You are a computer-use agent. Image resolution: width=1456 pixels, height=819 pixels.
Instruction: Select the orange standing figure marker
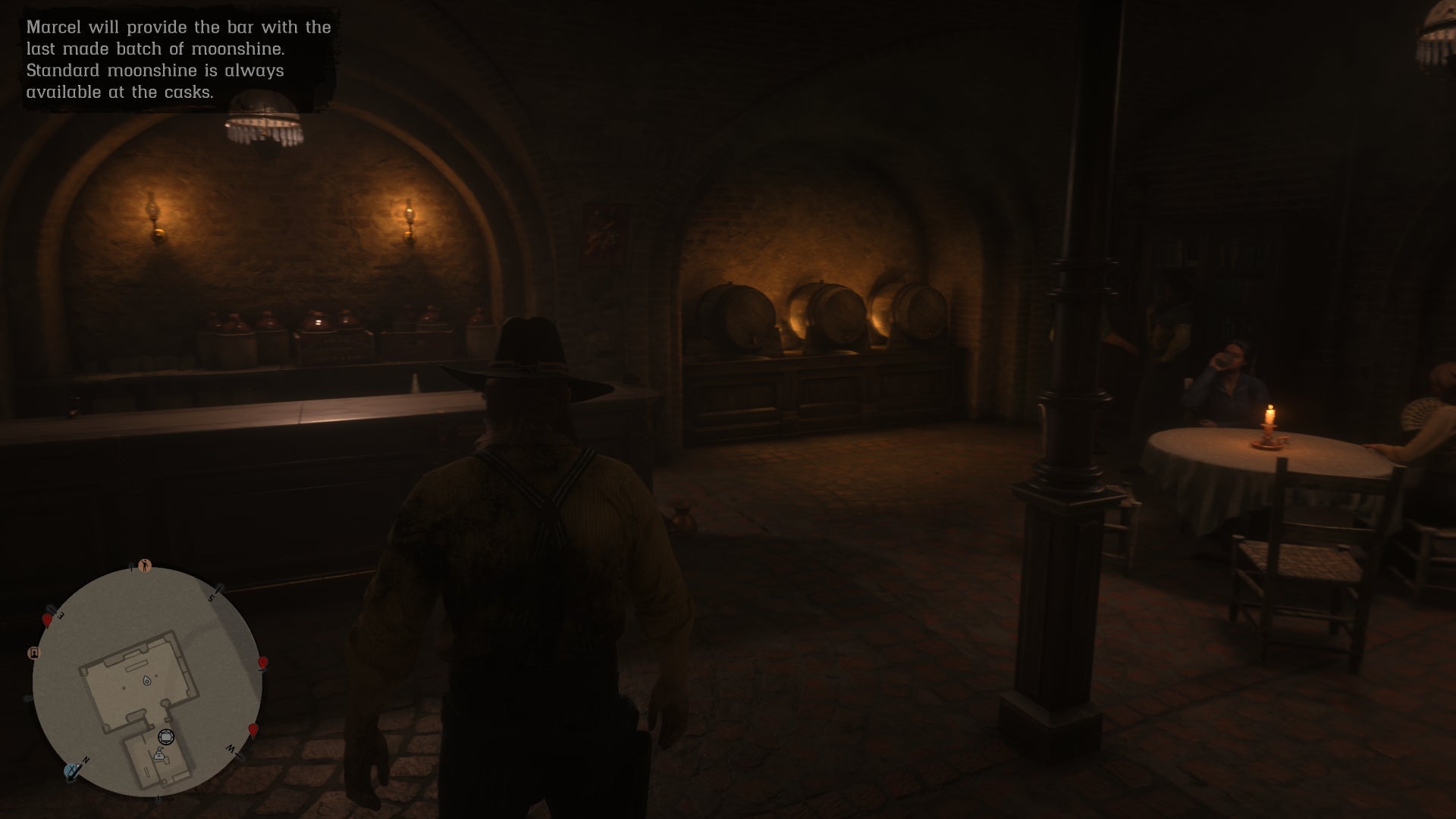146,566
